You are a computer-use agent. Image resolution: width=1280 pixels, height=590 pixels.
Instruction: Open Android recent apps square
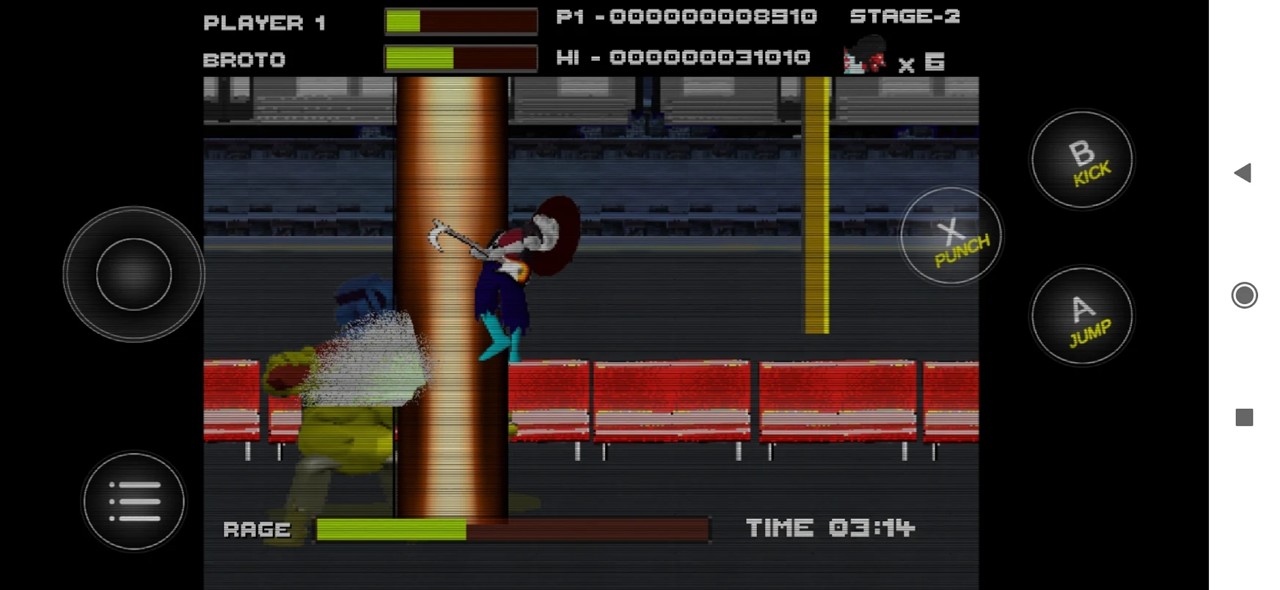(1244, 417)
